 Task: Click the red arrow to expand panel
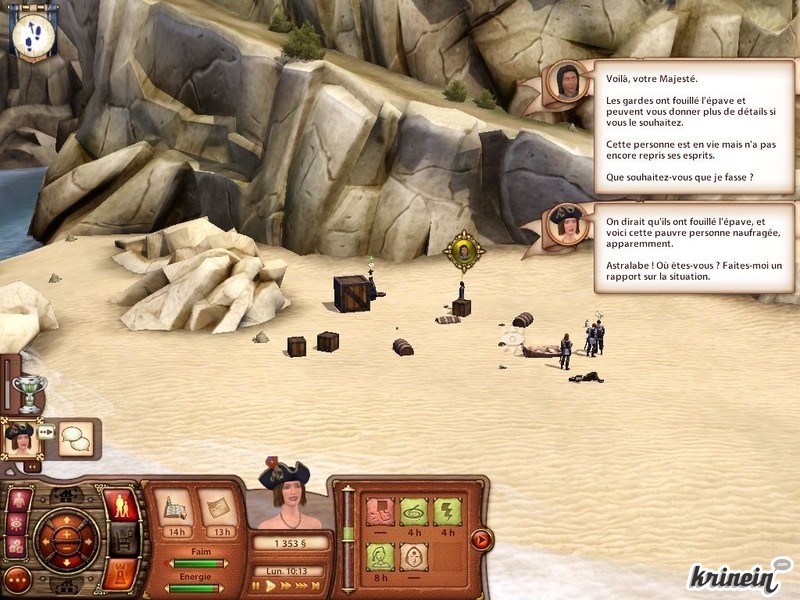480,541
